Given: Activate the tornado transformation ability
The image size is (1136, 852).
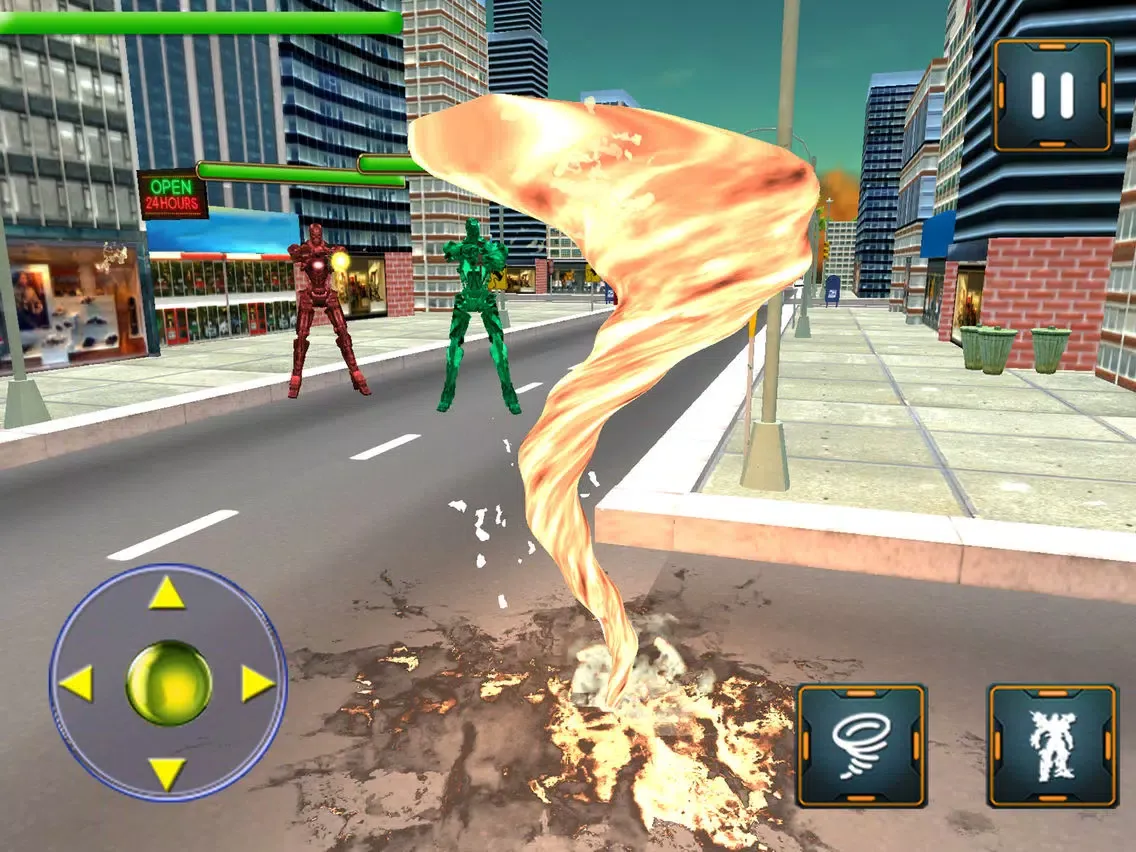Looking at the screenshot, I should pyautogui.click(x=861, y=745).
